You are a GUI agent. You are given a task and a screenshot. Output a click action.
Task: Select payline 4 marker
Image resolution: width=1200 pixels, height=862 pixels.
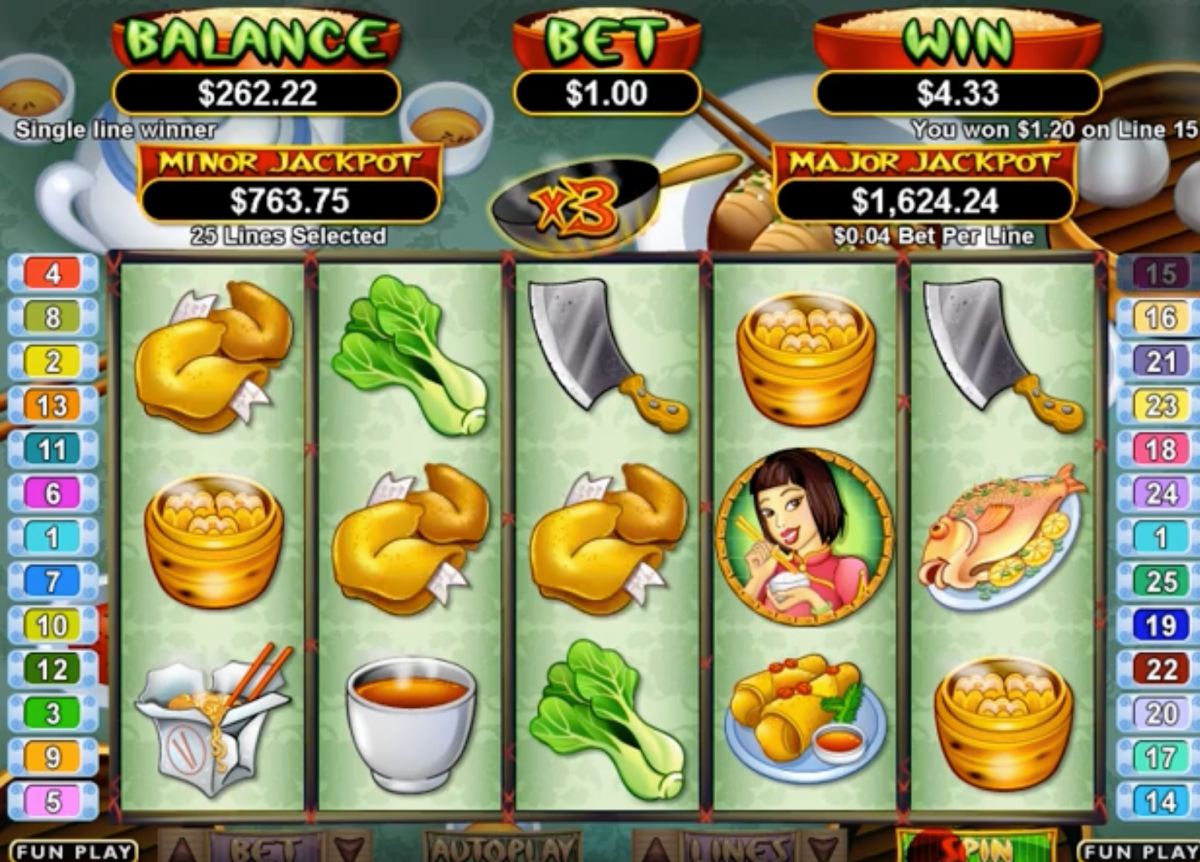(53, 273)
